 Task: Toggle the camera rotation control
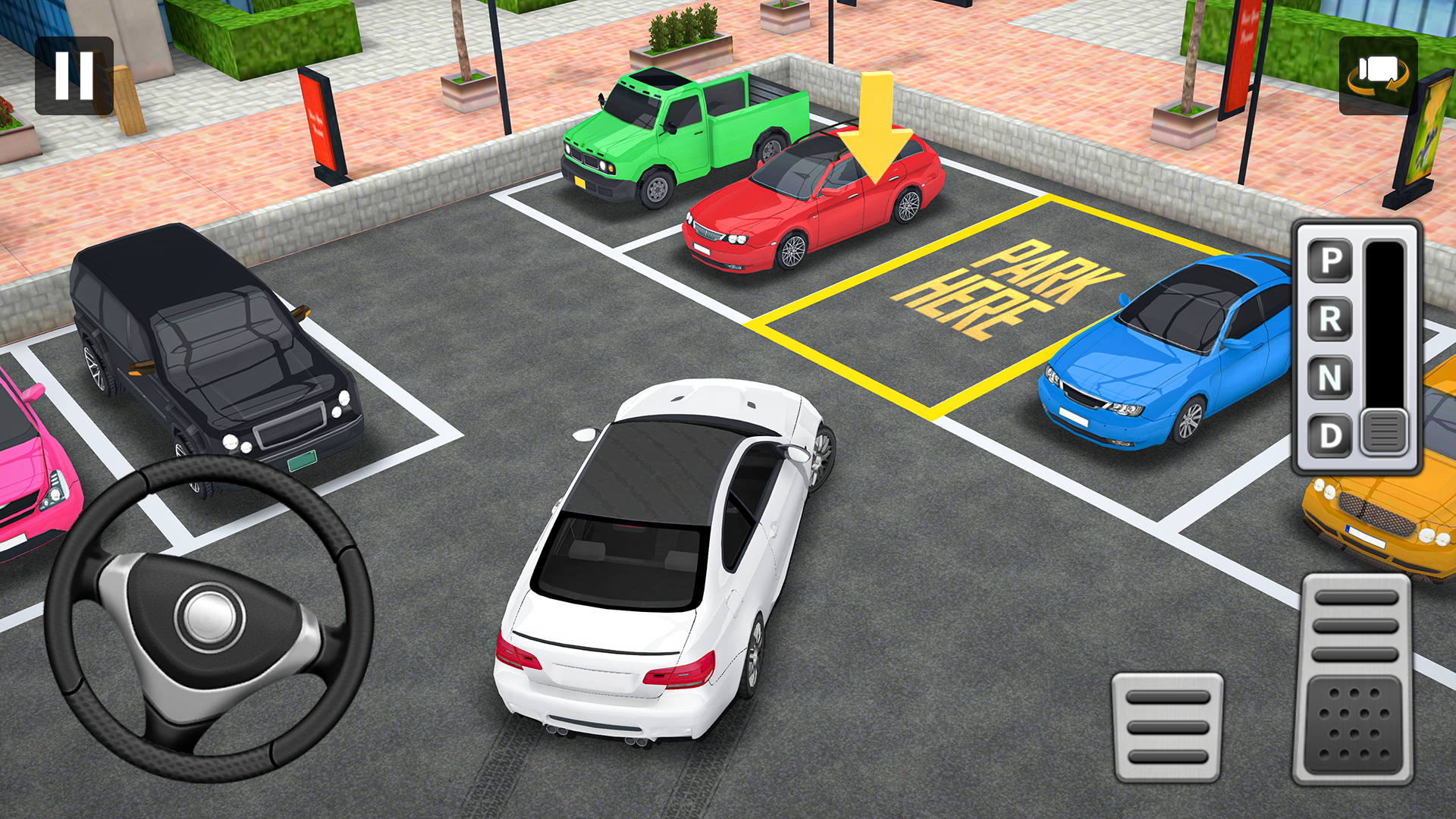point(1379,74)
